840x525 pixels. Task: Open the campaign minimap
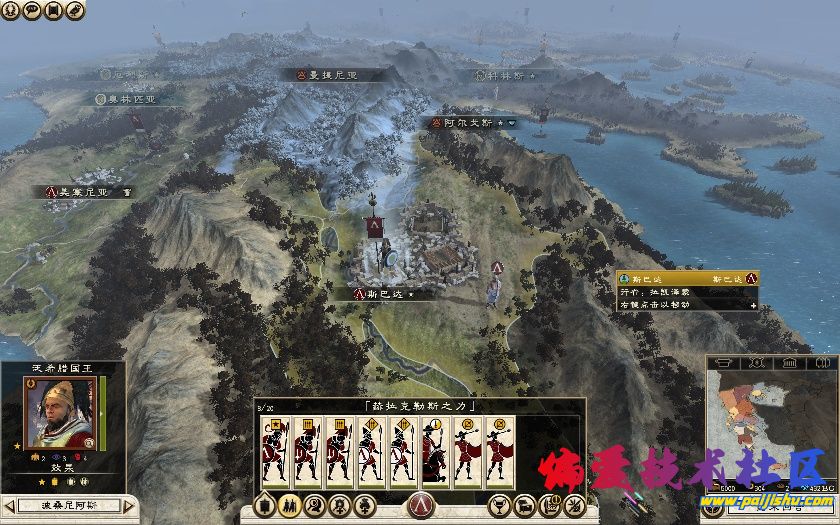tap(770, 420)
